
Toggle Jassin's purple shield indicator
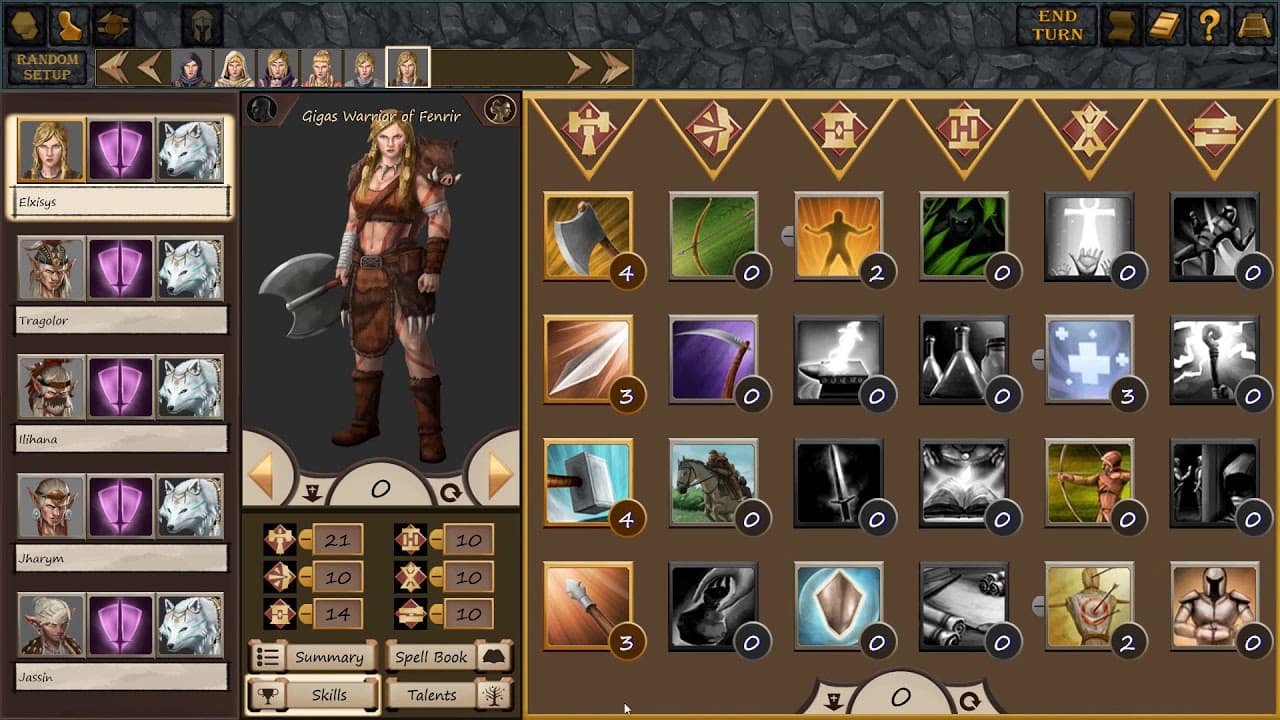click(120, 624)
